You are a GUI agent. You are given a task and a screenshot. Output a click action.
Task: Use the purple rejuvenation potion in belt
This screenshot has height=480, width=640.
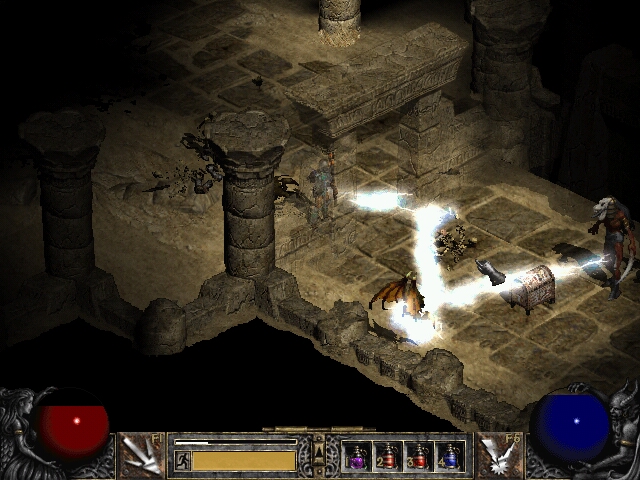(358, 457)
